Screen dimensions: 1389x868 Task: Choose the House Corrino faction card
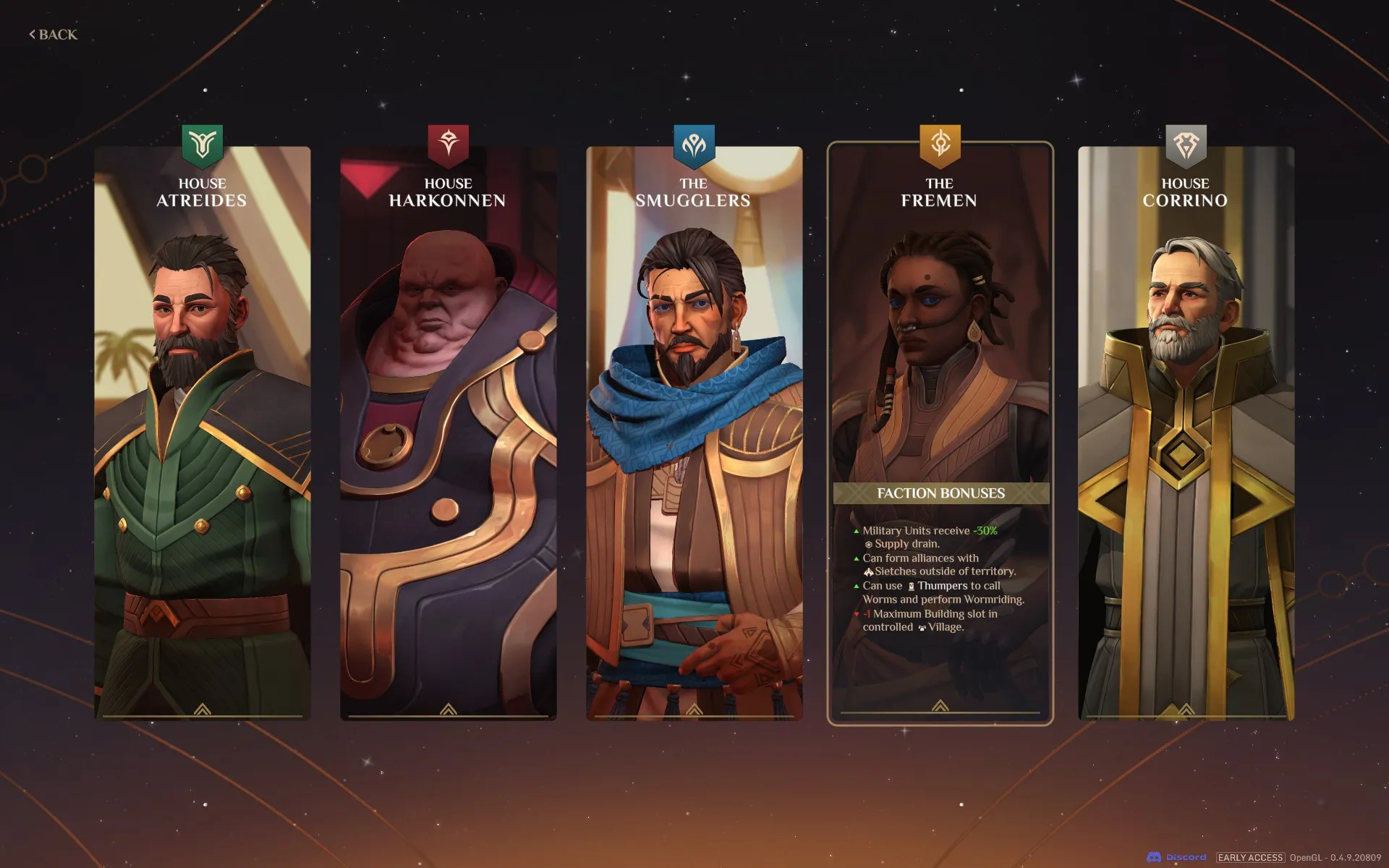(x=1186, y=434)
